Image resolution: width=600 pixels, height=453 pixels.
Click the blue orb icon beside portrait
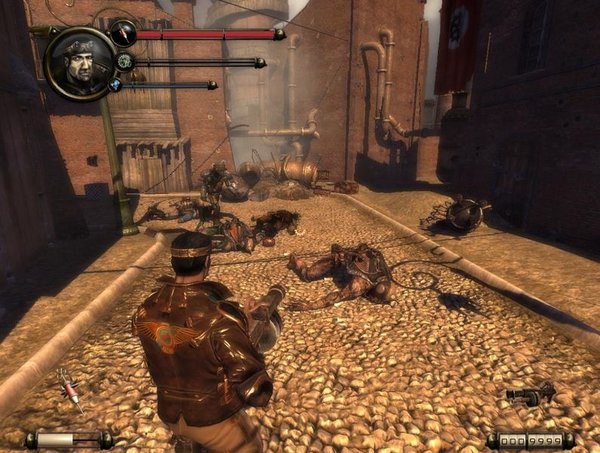pos(115,86)
